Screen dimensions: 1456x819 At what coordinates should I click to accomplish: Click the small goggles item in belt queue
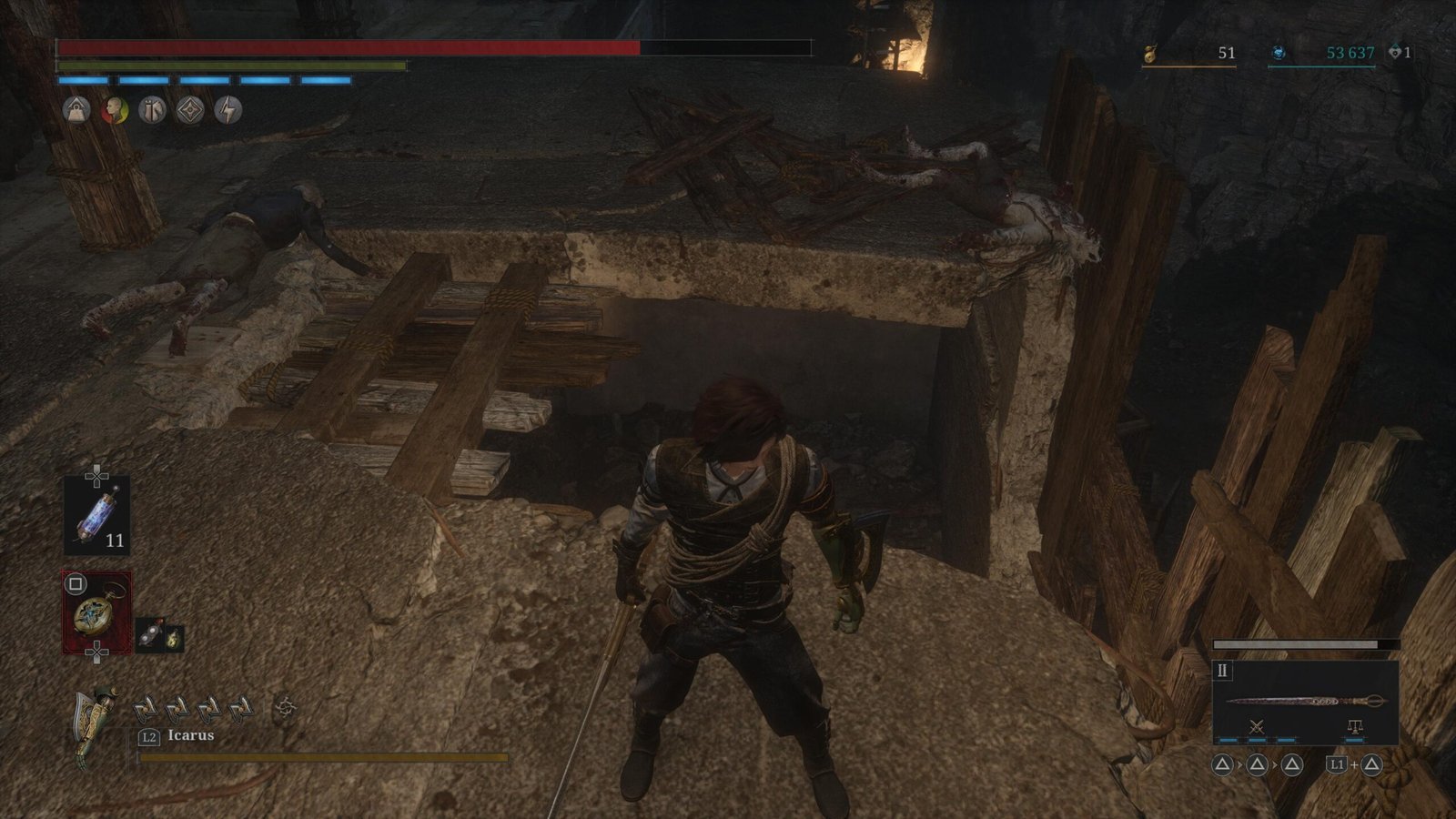(150, 636)
